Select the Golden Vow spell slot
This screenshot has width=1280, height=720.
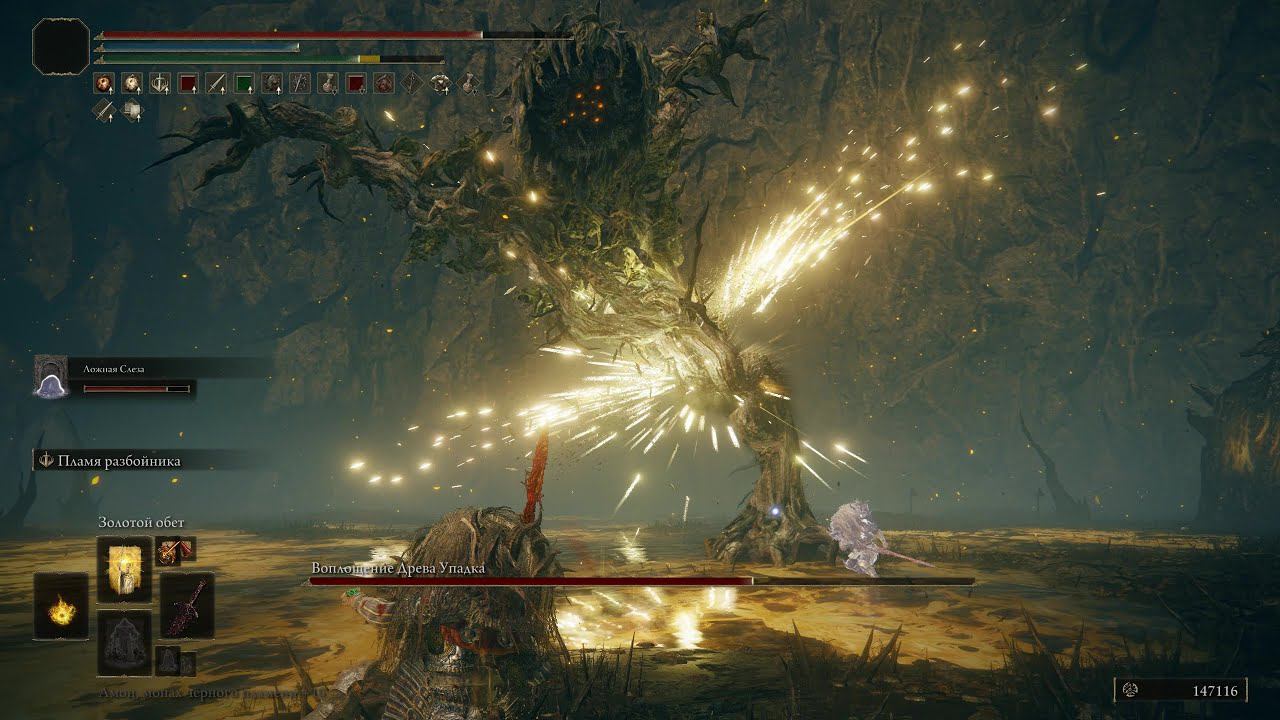[x=124, y=568]
